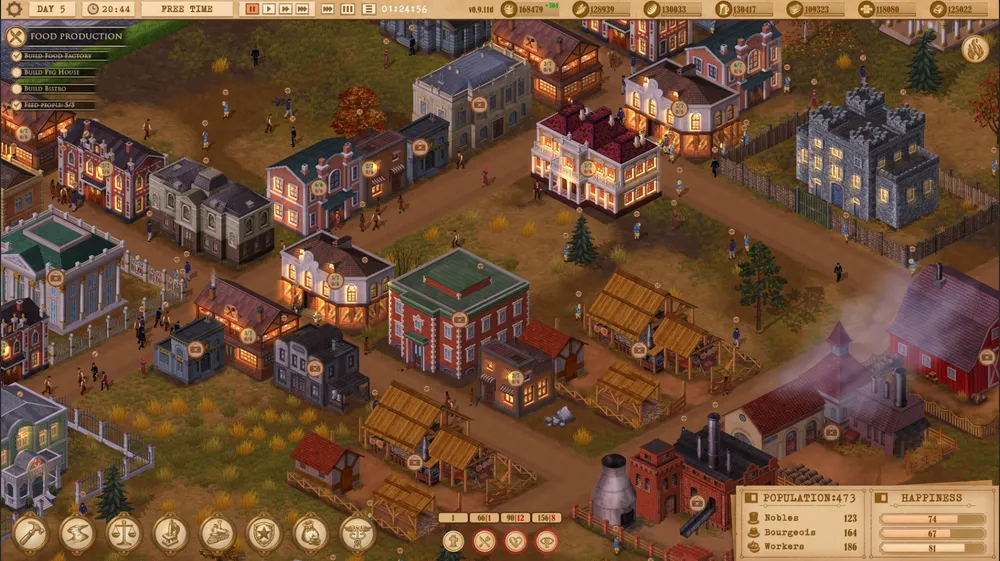The width and height of the screenshot is (1000, 561).
Task: Open the locomotive transport menu
Action: (x=218, y=533)
